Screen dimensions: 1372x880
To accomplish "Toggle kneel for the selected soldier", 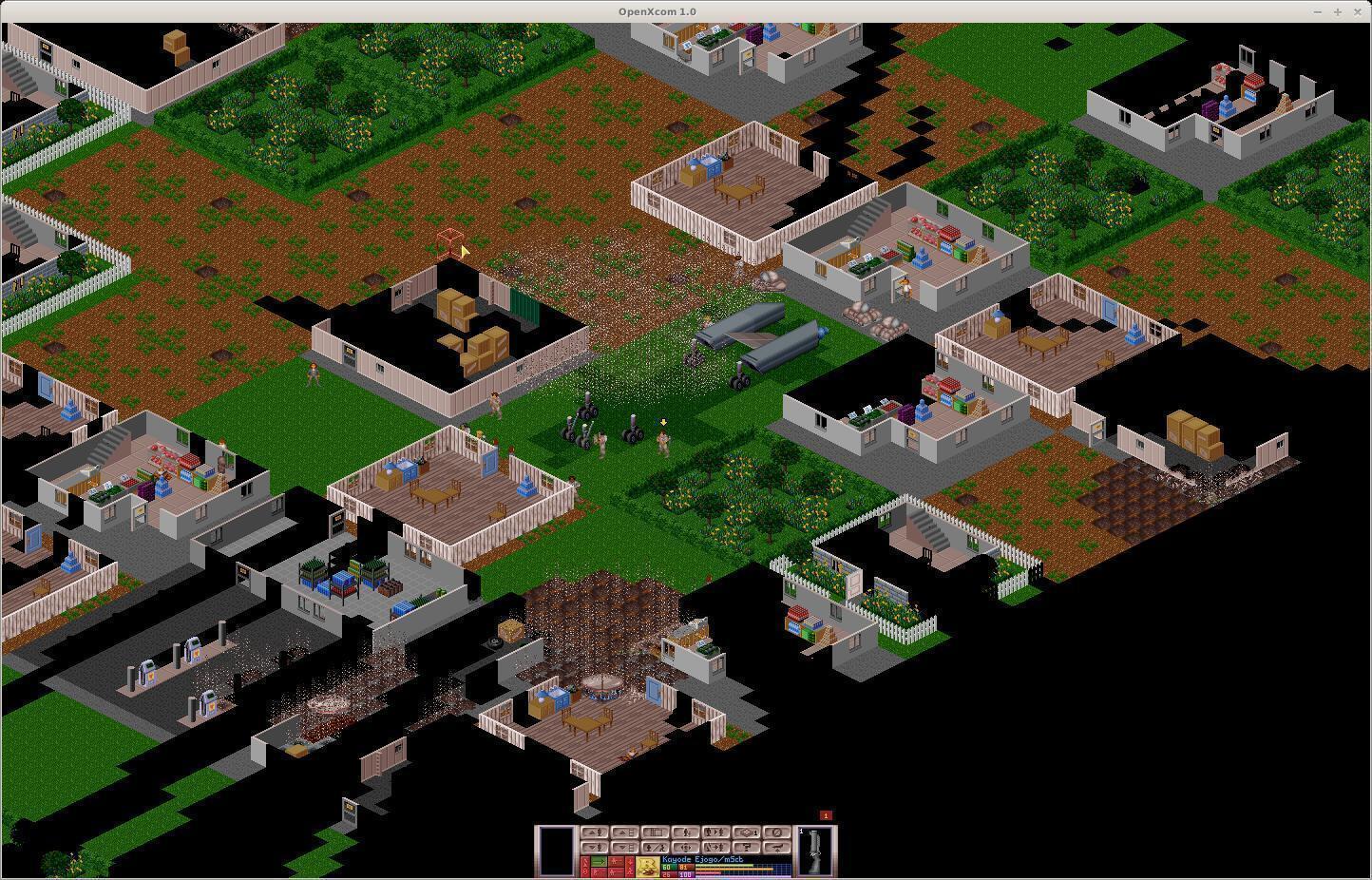I will 653,847.
